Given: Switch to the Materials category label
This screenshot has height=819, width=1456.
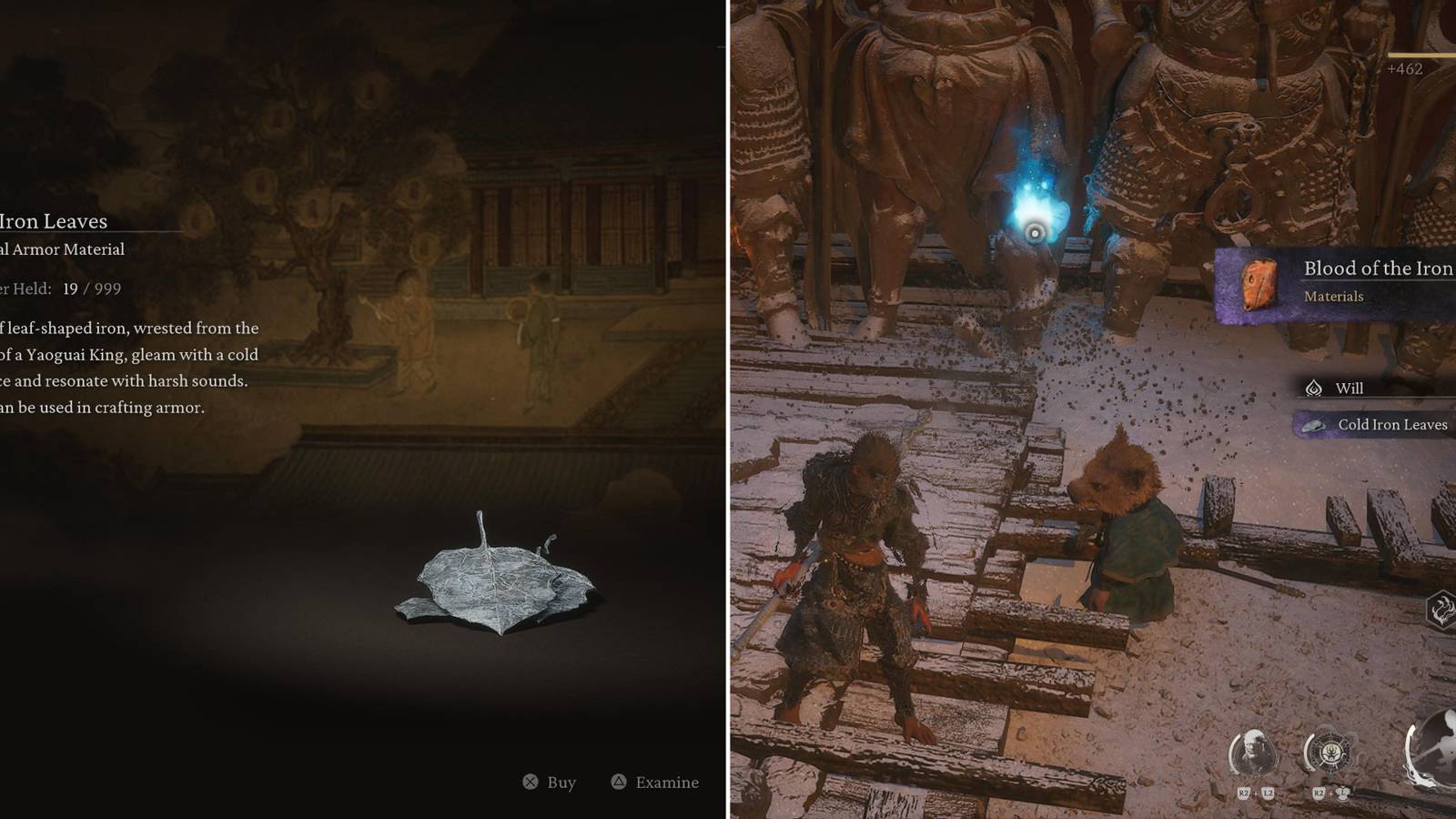Looking at the screenshot, I should click(x=1334, y=297).
